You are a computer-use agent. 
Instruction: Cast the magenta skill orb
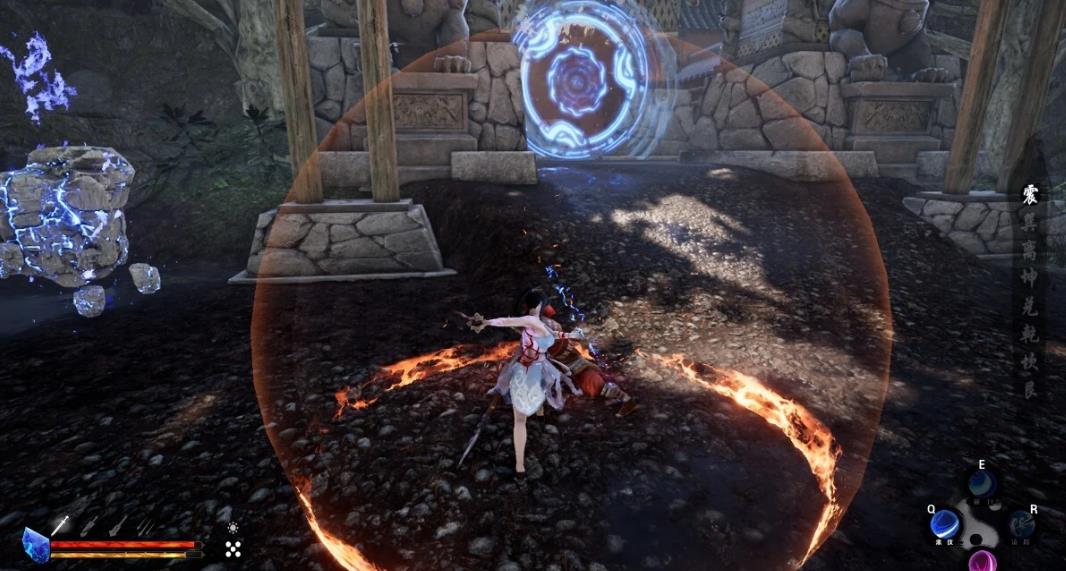click(982, 560)
